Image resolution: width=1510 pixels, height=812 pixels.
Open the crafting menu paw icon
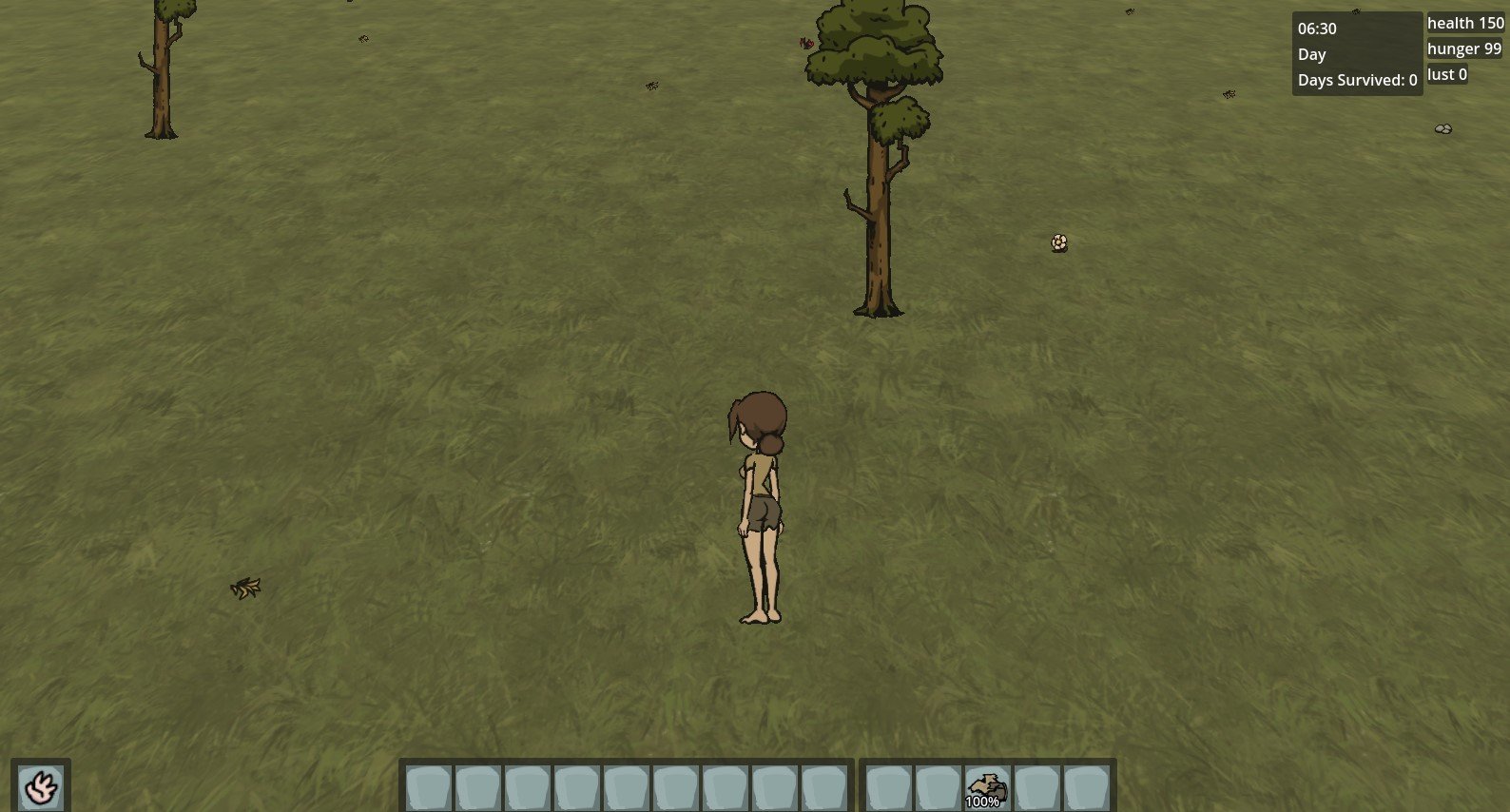click(39, 785)
